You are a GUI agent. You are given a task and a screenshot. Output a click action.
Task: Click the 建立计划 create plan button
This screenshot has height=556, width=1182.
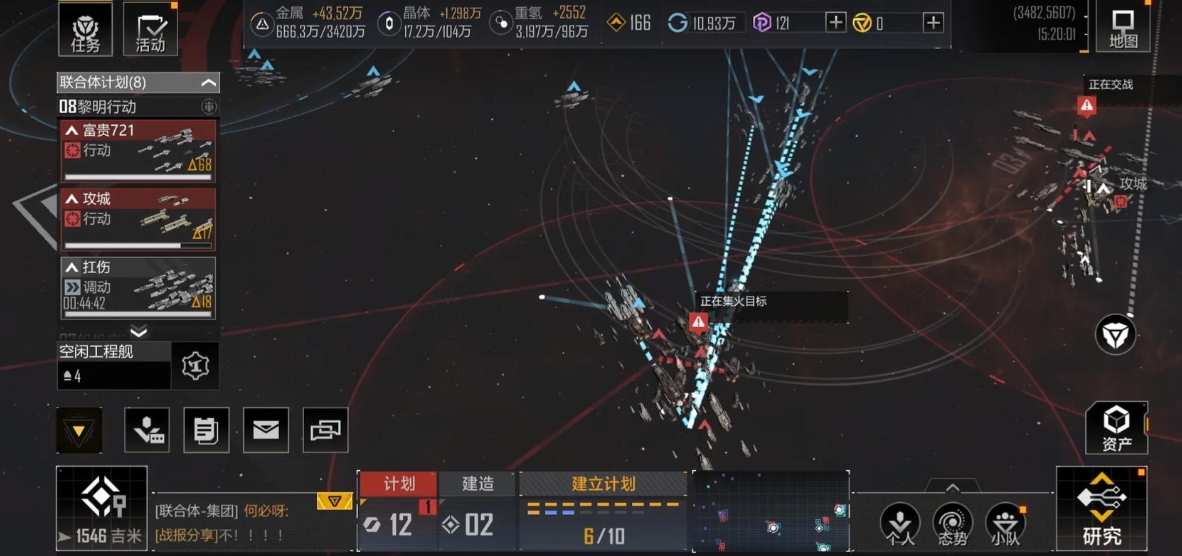point(603,484)
